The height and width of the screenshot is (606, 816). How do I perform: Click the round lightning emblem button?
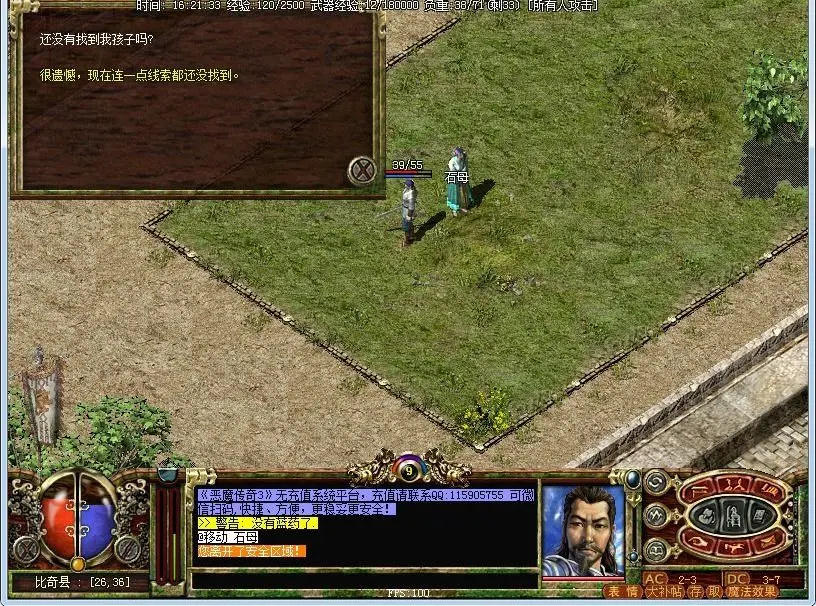point(656,516)
